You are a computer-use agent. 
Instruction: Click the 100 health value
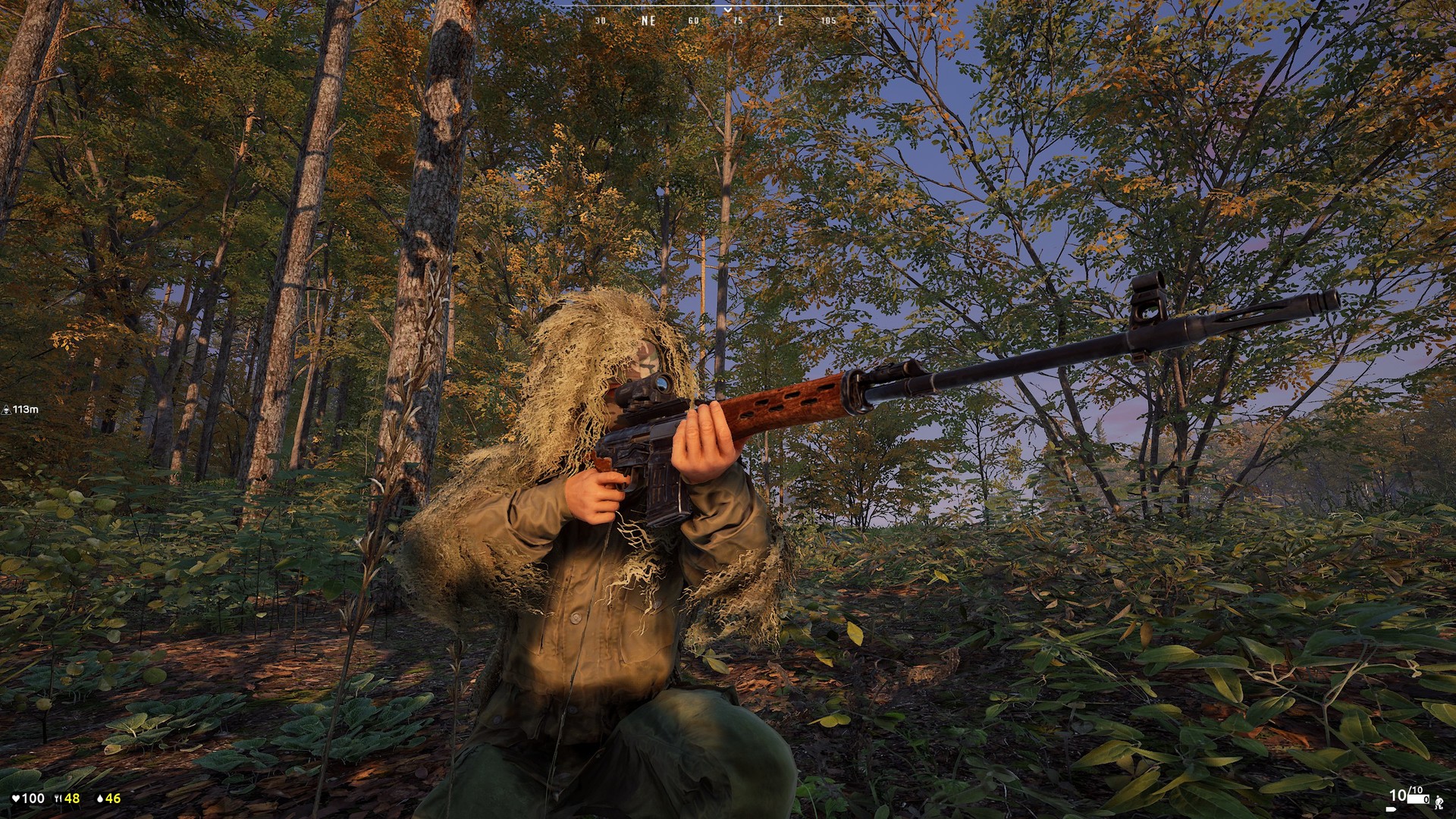pos(33,798)
